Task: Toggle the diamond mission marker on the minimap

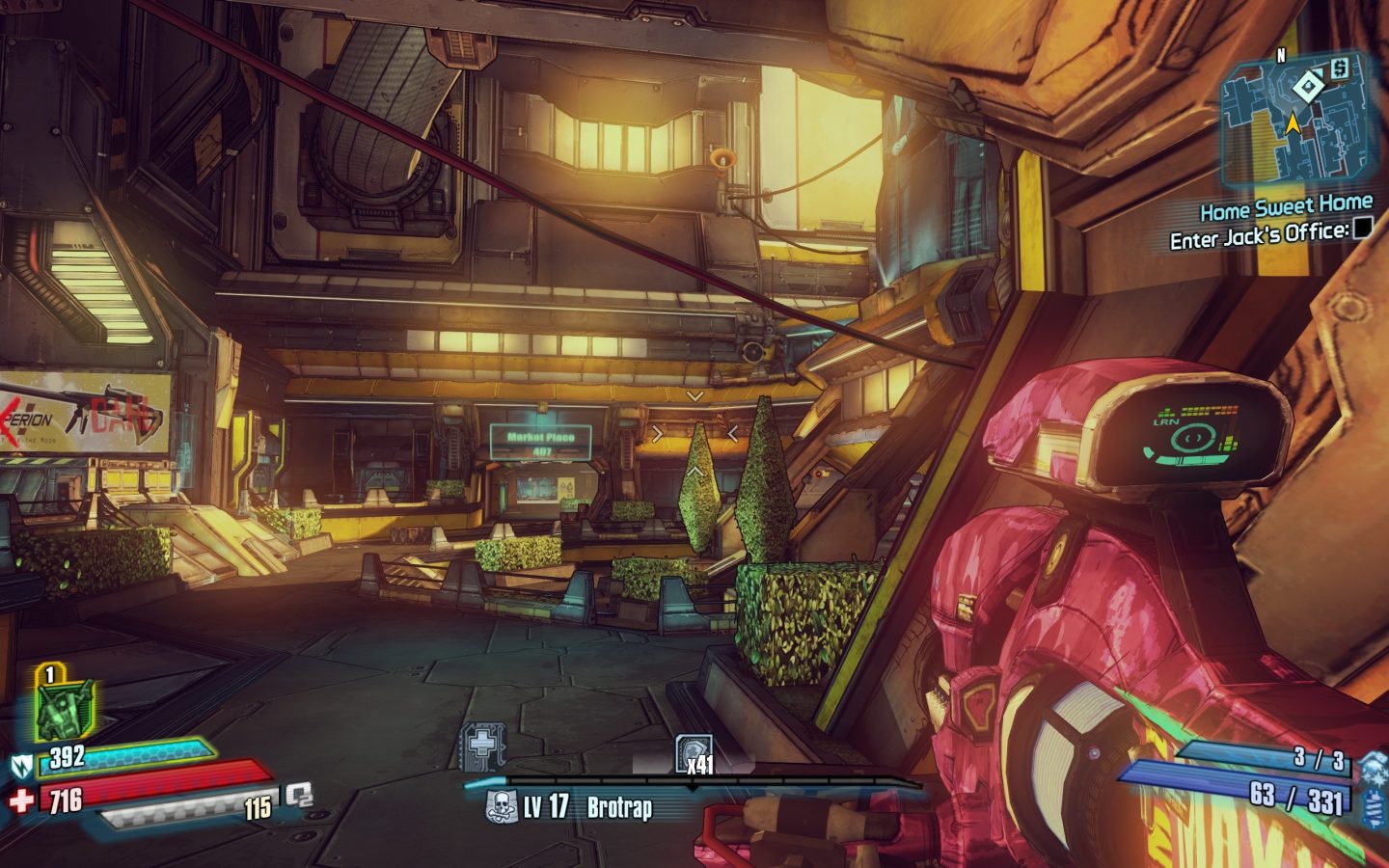Action: click(x=1308, y=87)
